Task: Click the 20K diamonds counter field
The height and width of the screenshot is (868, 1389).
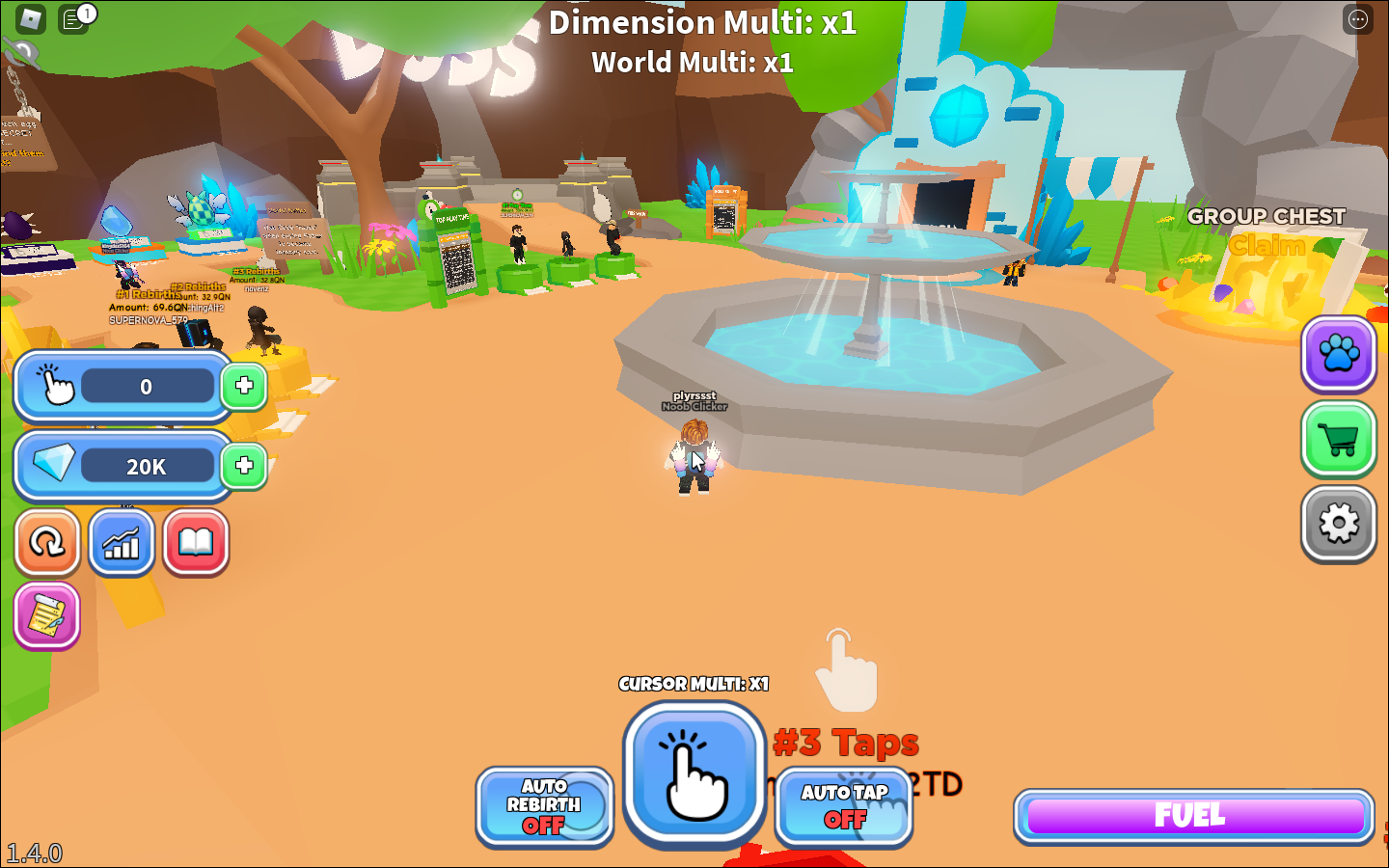Action: (145, 467)
